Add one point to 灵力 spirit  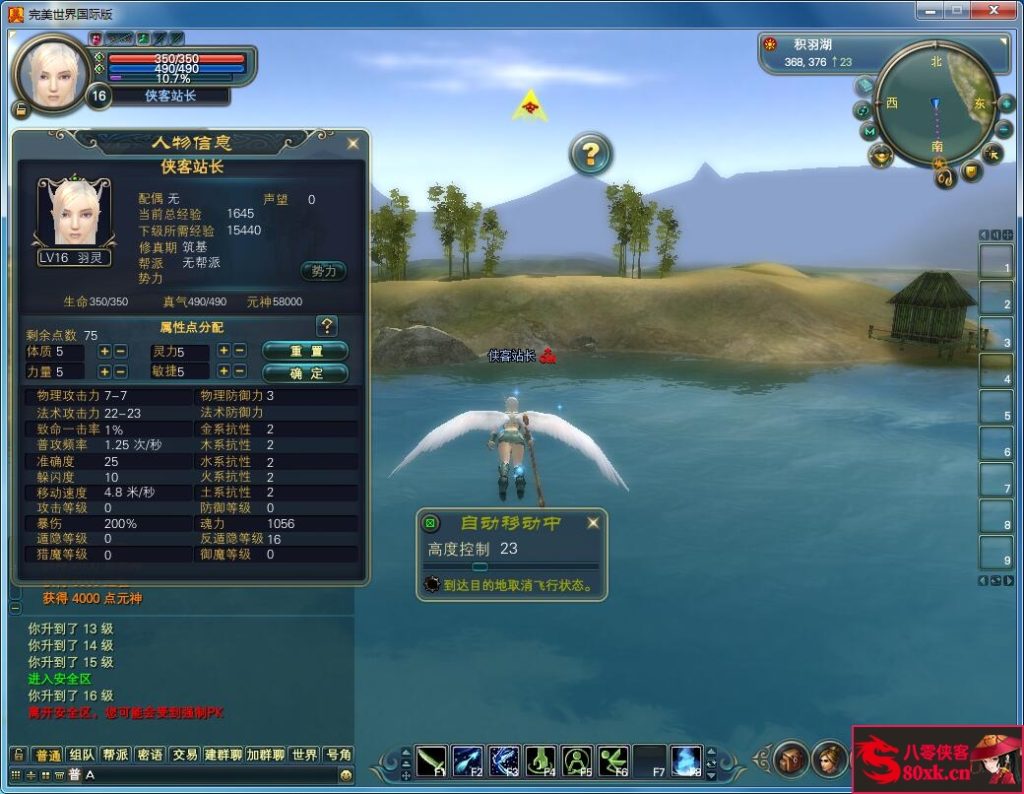223,351
